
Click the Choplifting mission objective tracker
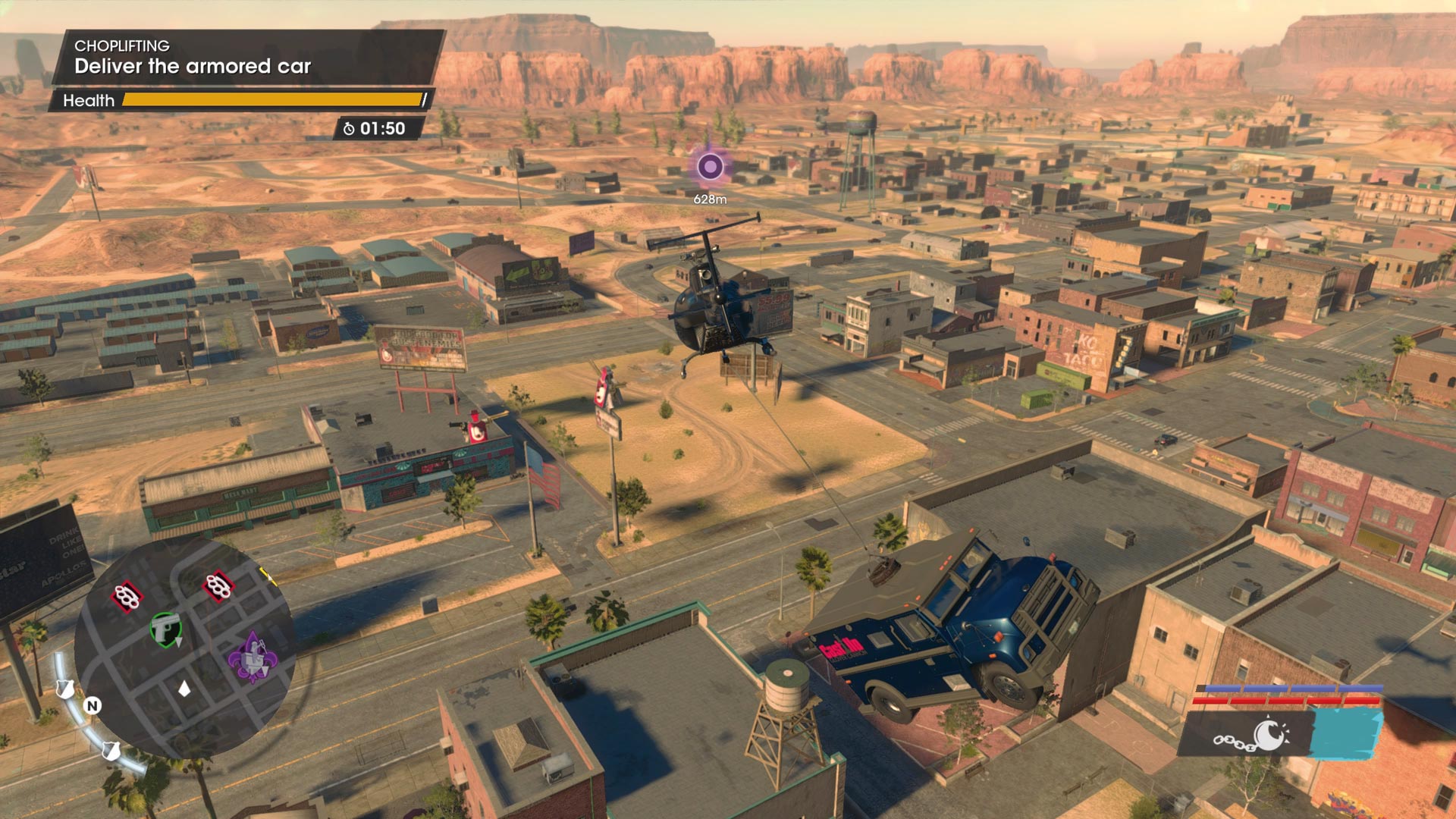[246, 57]
